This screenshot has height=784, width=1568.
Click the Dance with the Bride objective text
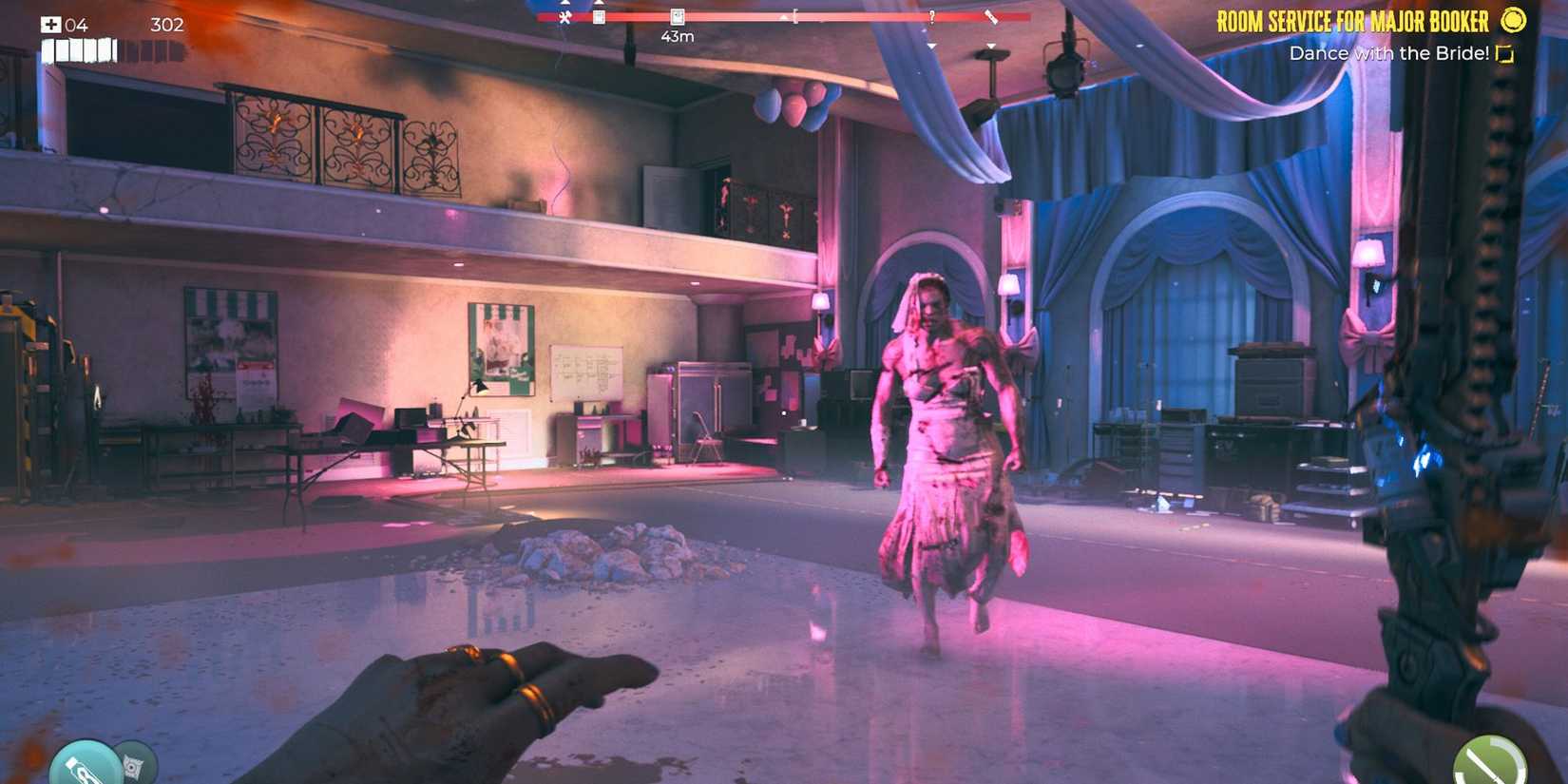[x=1392, y=54]
